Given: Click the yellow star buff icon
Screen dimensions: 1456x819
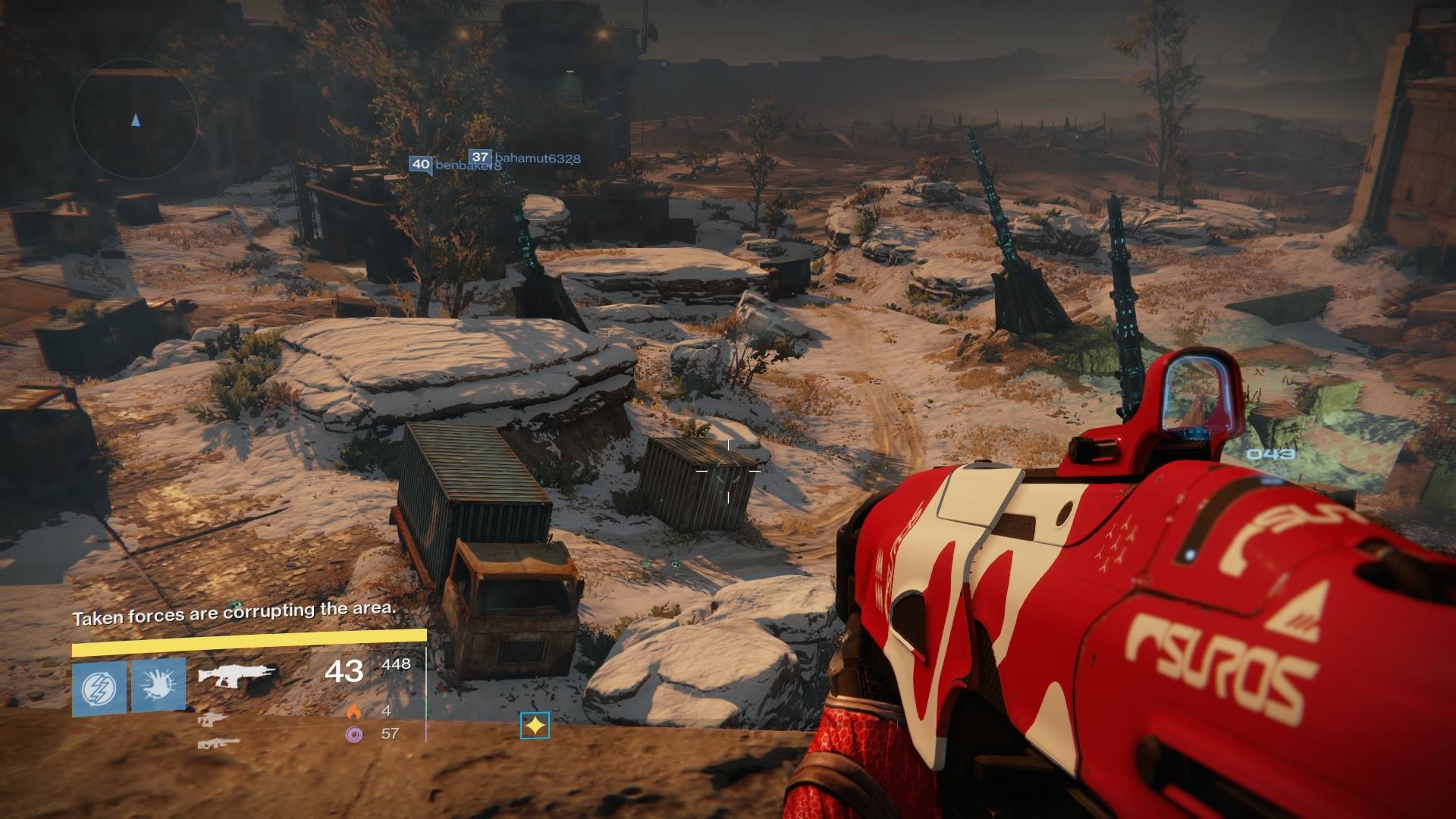Looking at the screenshot, I should 535,726.
